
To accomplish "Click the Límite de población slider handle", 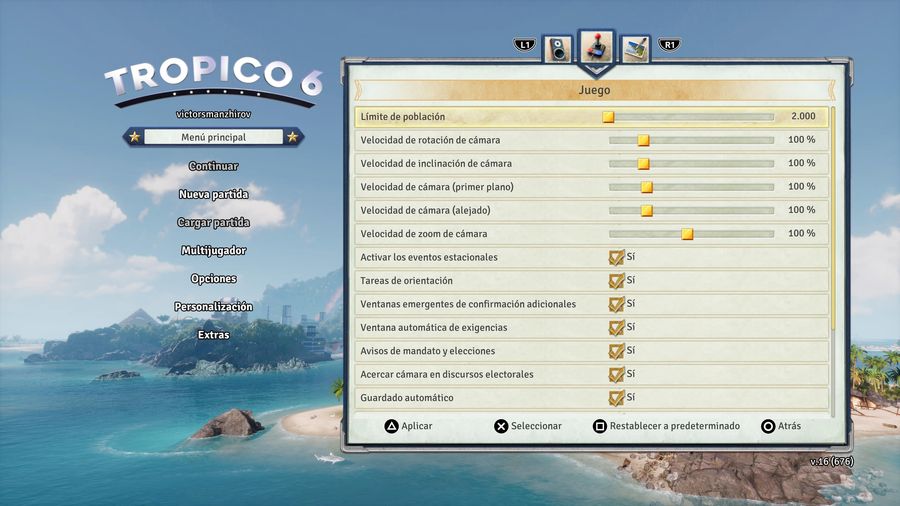I will (x=608, y=117).
